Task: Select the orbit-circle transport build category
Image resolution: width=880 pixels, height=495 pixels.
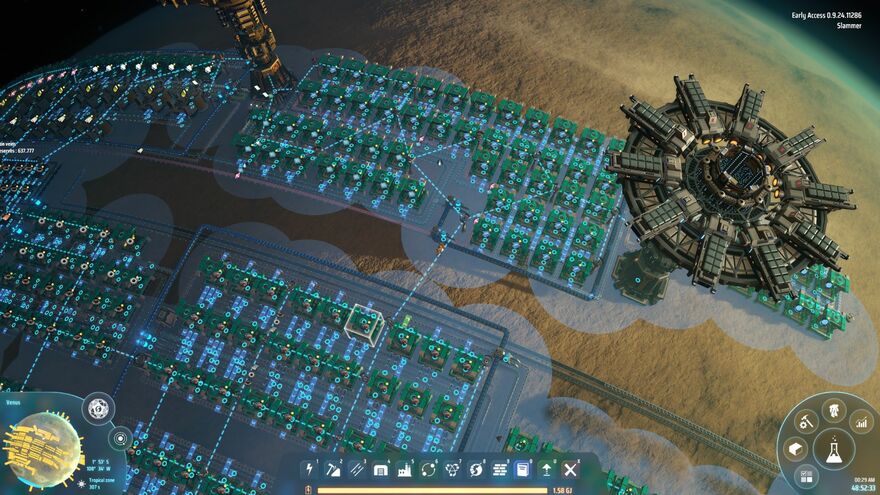Action: (x=429, y=469)
